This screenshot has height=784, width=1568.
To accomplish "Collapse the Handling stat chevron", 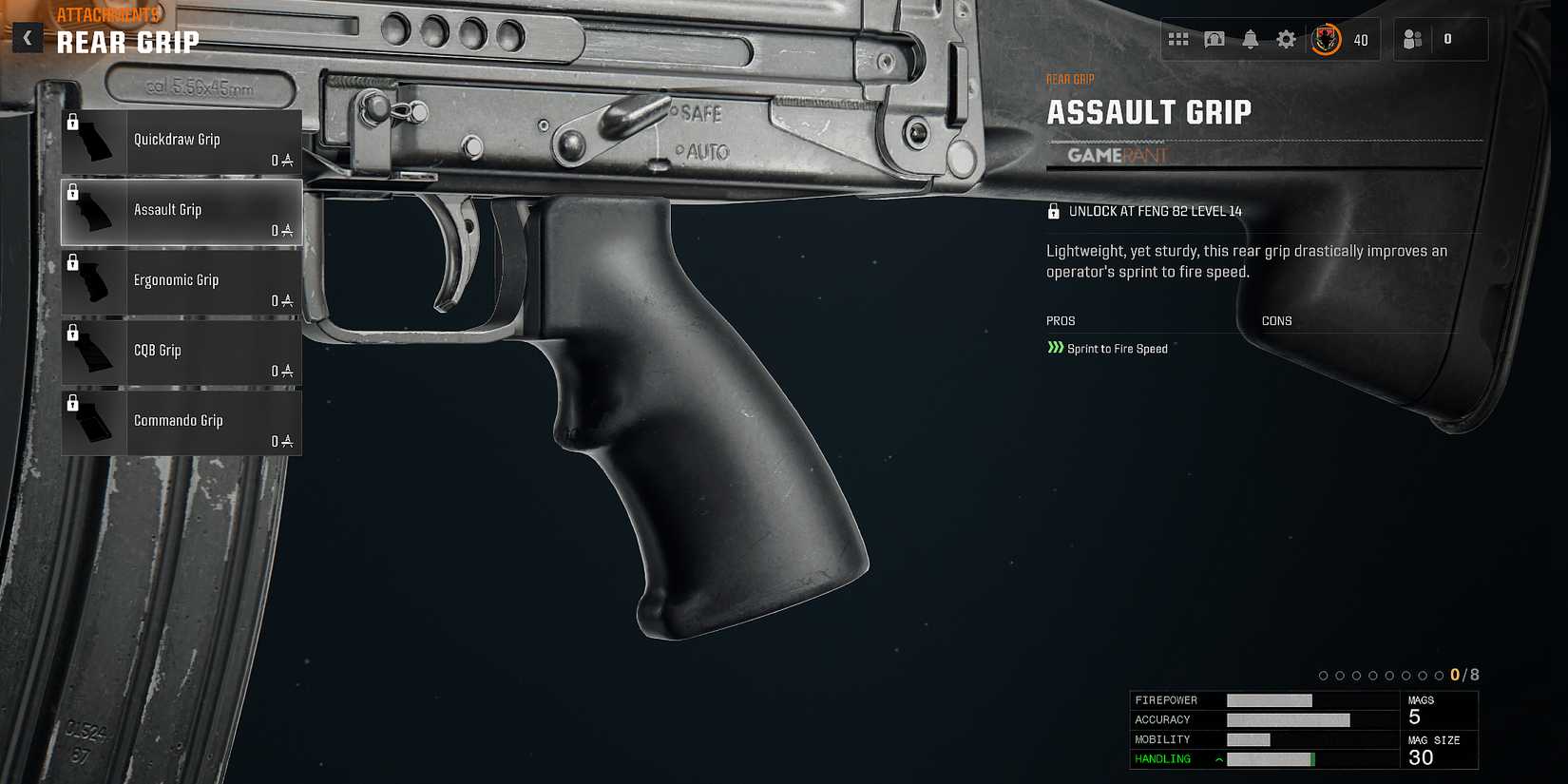I will pyautogui.click(x=1217, y=759).
